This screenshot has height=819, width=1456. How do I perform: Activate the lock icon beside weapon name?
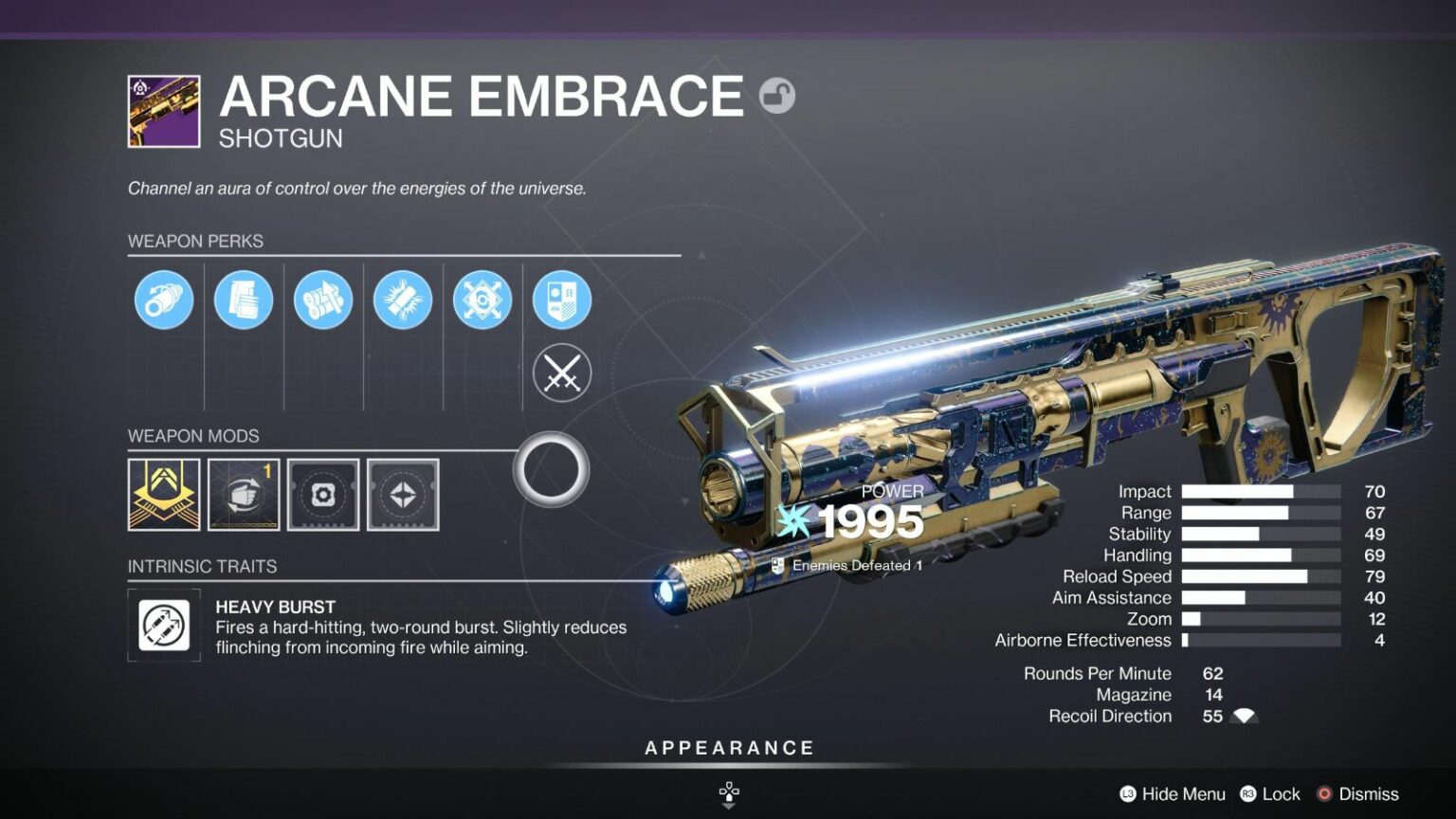[779, 95]
